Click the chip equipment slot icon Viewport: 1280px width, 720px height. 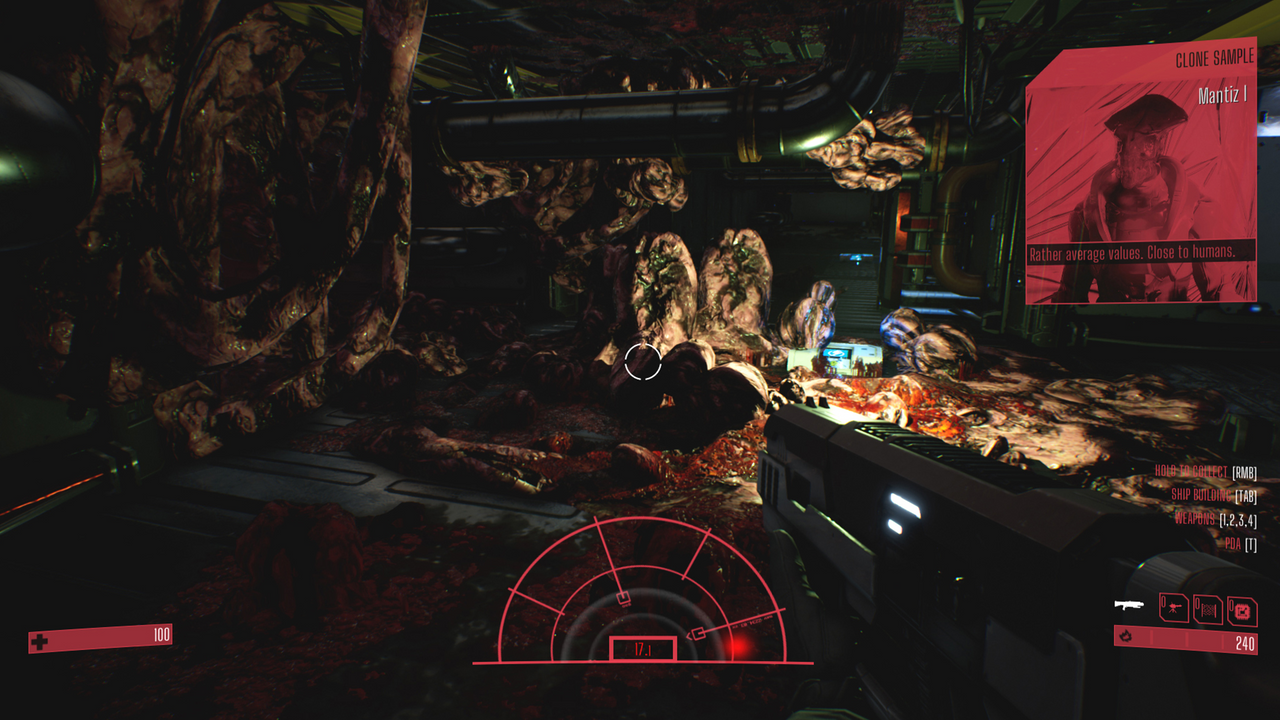click(x=1244, y=609)
